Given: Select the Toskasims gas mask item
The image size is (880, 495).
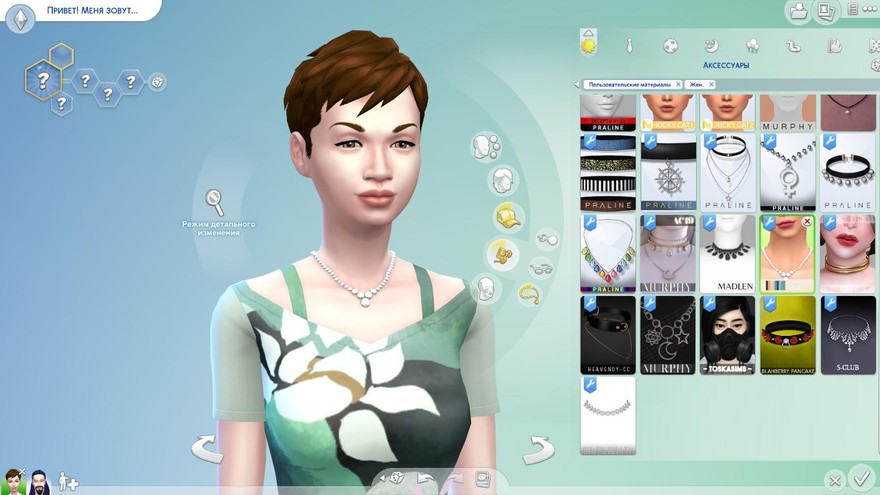Looking at the screenshot, I should click(728, 334).
